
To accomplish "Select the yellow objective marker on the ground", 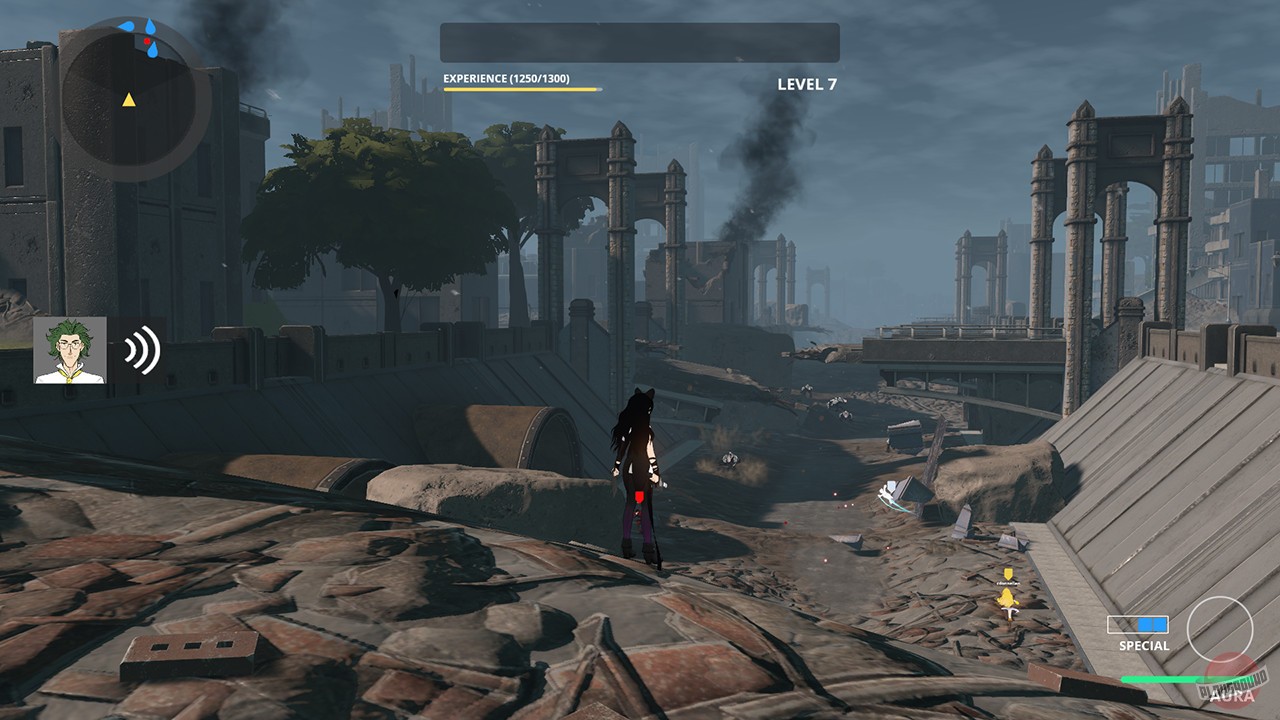I will [1007, 573].
